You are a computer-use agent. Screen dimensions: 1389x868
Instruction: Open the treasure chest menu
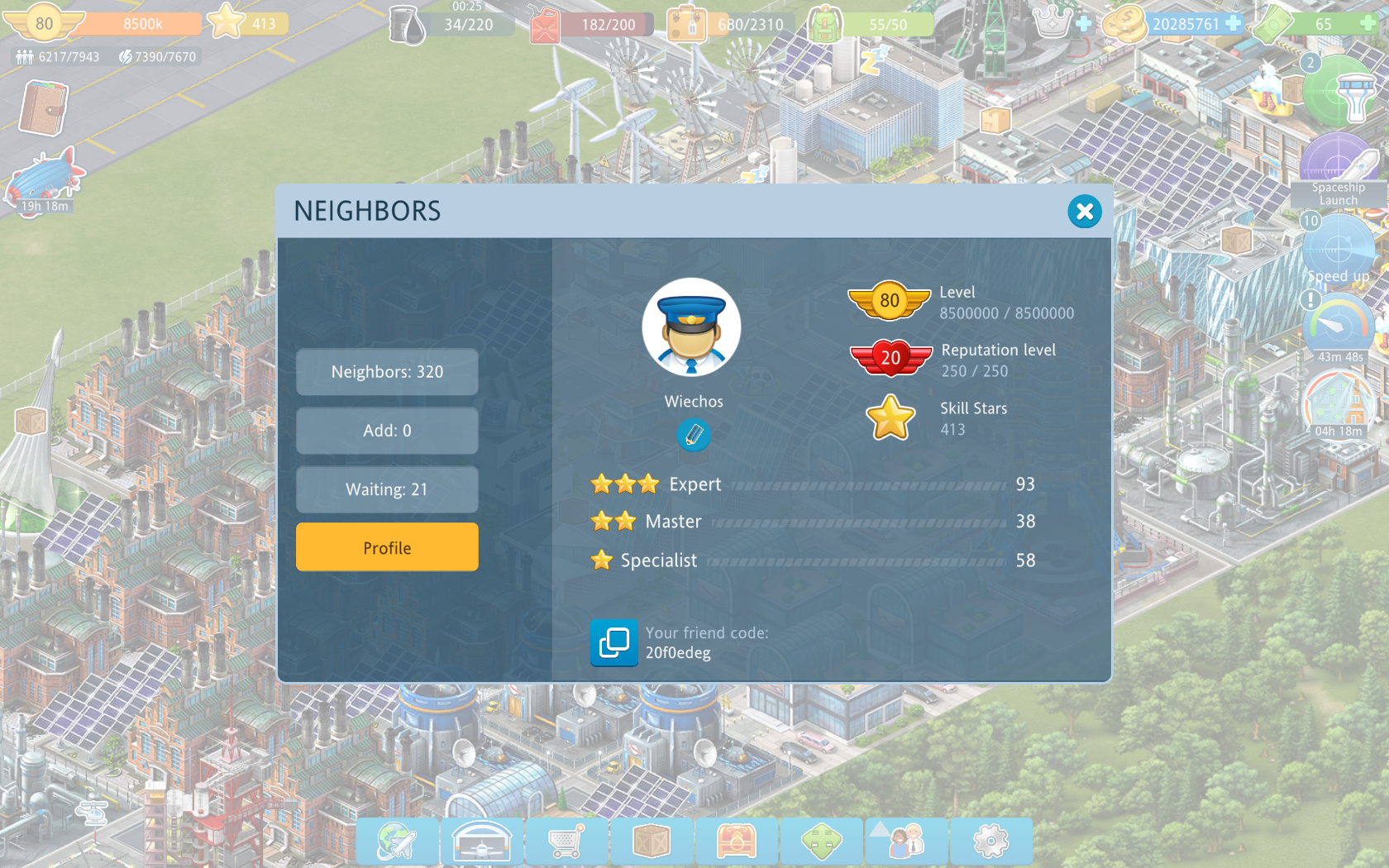point(737,842)
